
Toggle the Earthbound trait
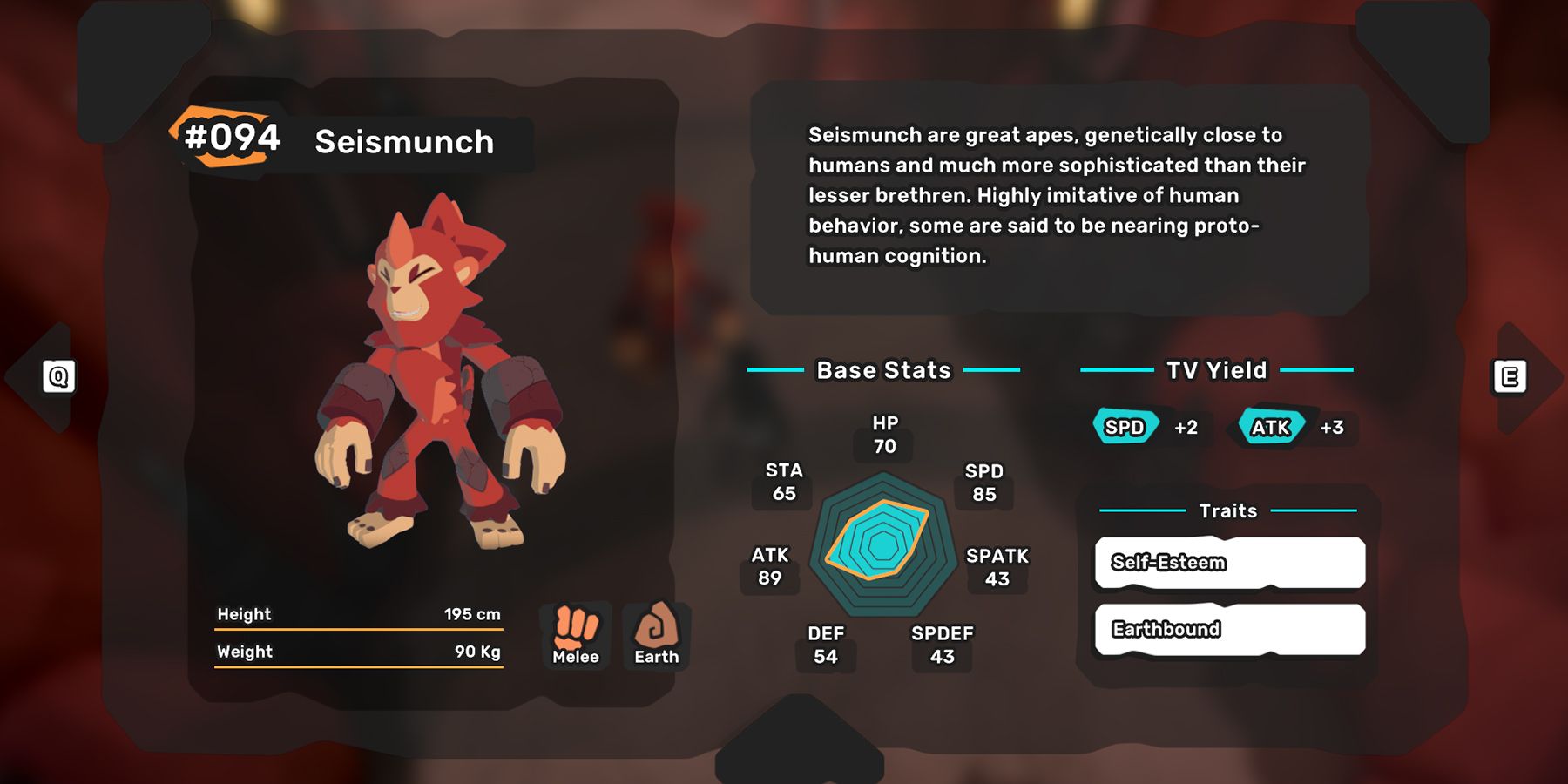click(1228, 630)
